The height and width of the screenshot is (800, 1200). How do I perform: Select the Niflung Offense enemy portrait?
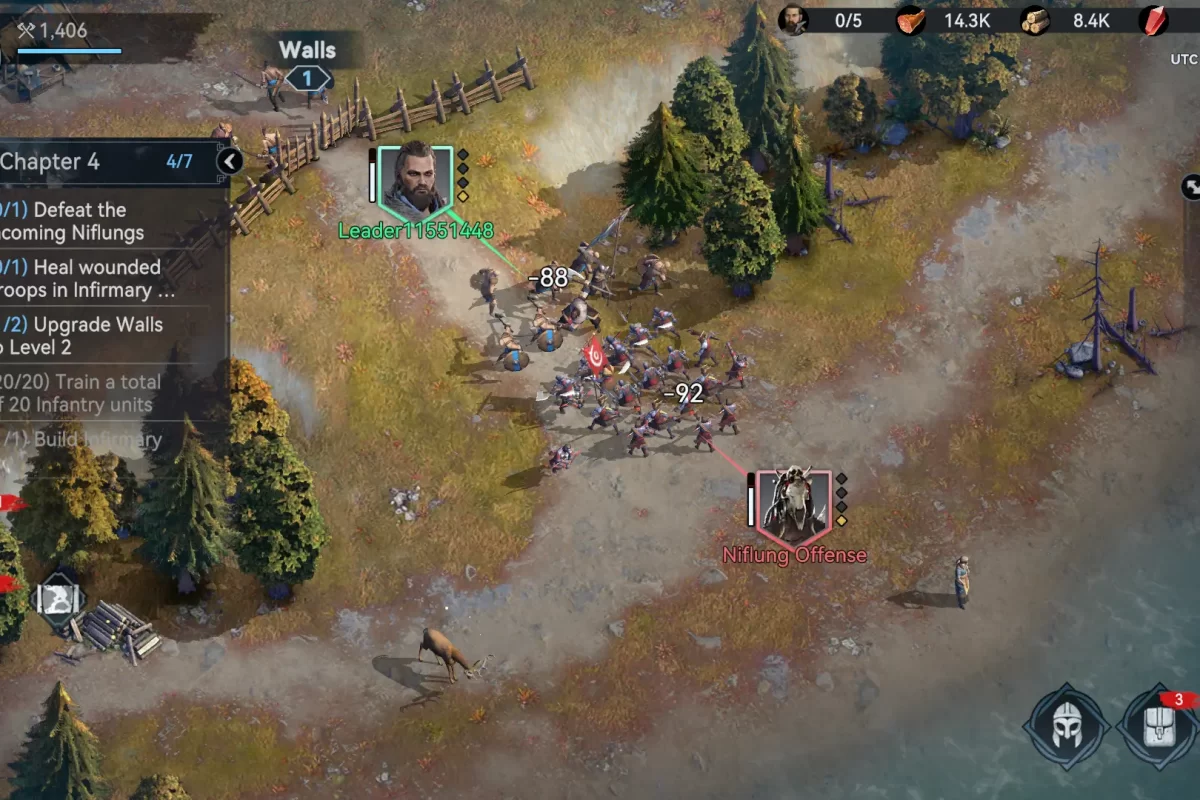(794, 503)
